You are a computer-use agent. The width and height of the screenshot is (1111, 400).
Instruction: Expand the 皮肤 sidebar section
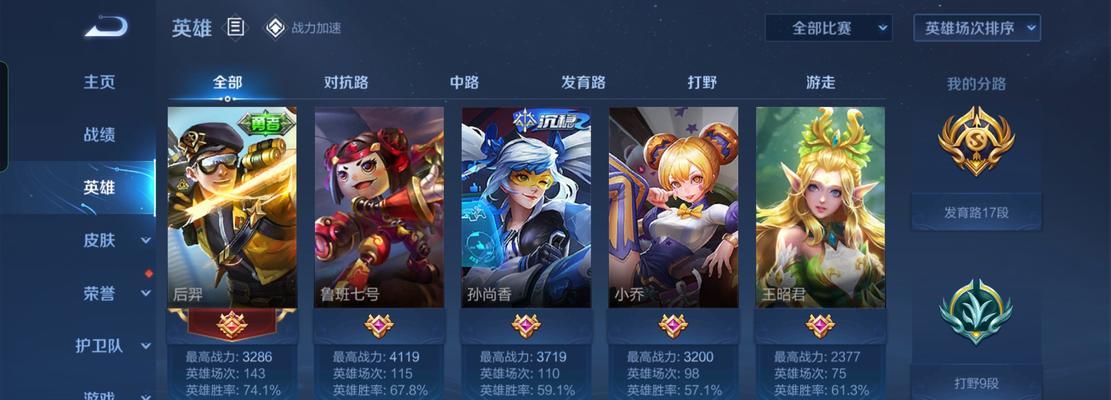(110, 240)
